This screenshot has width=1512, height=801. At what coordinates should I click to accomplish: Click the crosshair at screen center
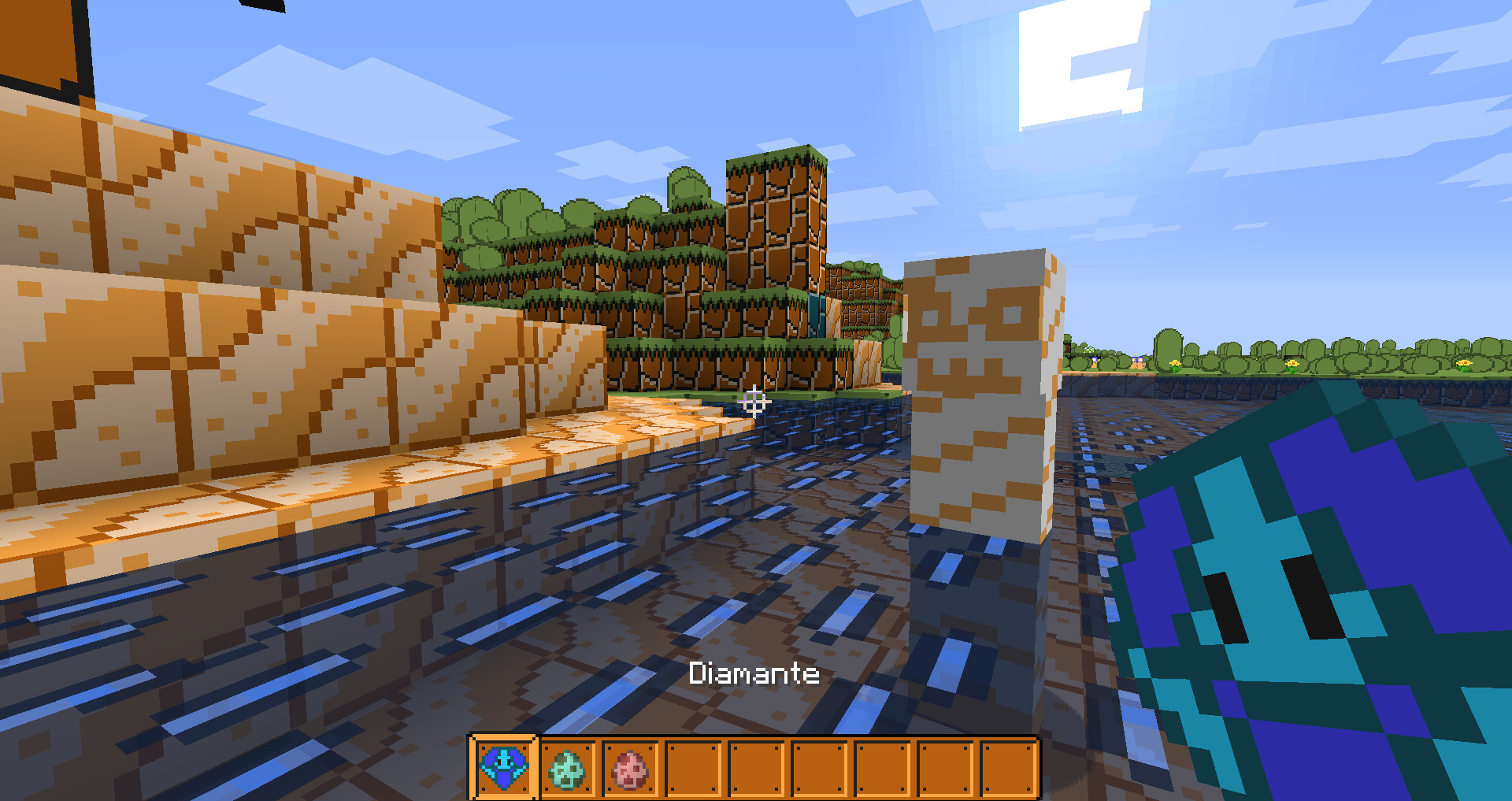point(754,403)
